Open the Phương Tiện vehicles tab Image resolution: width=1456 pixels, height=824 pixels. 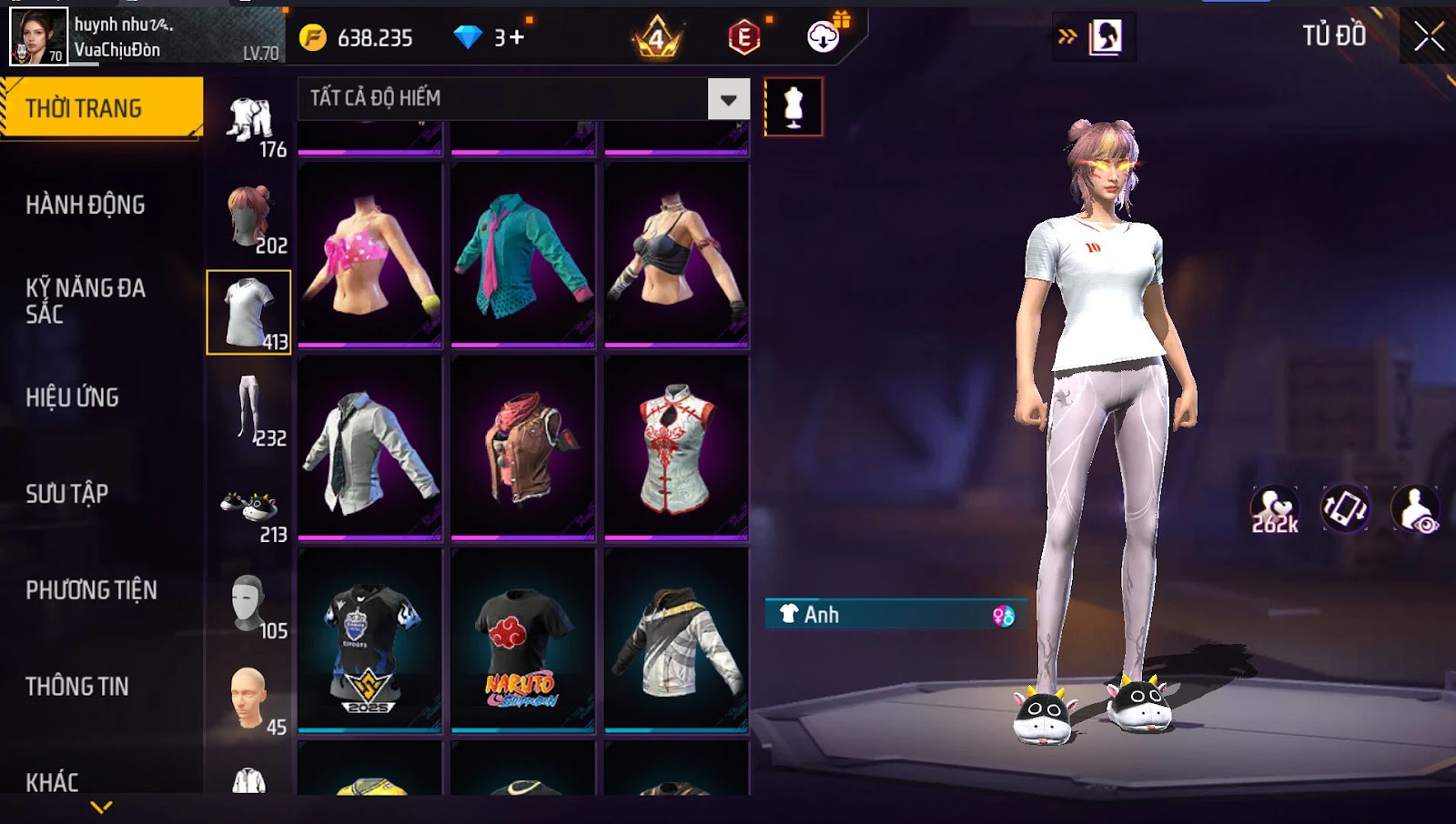tap(91, 590)
